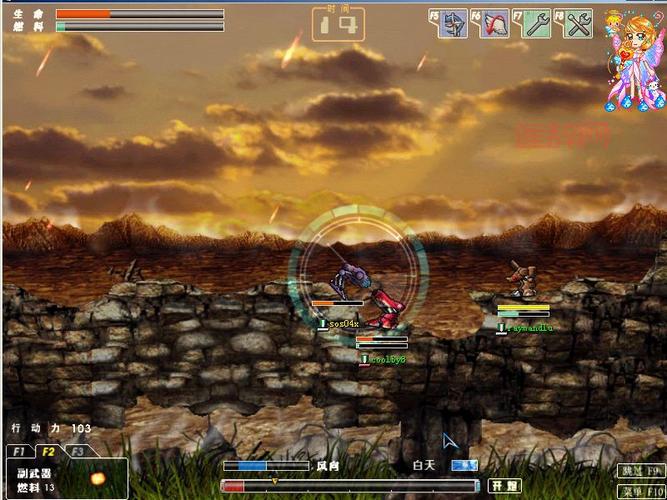This screenshot has width=667, height=500.
Task: Open the 菜单 F10 menu
Action: [x=640, y=491]
